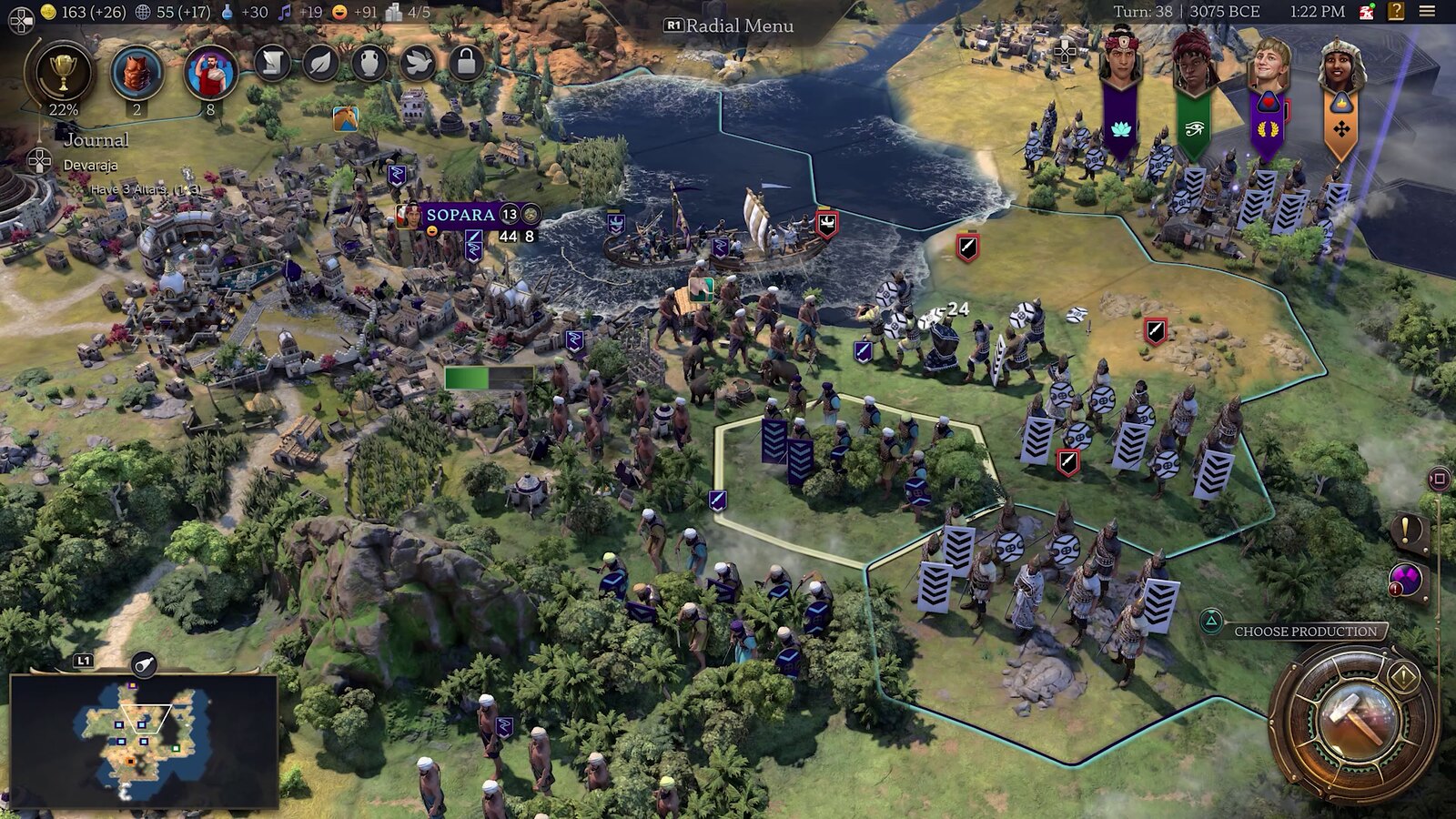The height and width of the screenshot is (819, 1456).
Task: Click the padlock icon button
Action: 466,63
